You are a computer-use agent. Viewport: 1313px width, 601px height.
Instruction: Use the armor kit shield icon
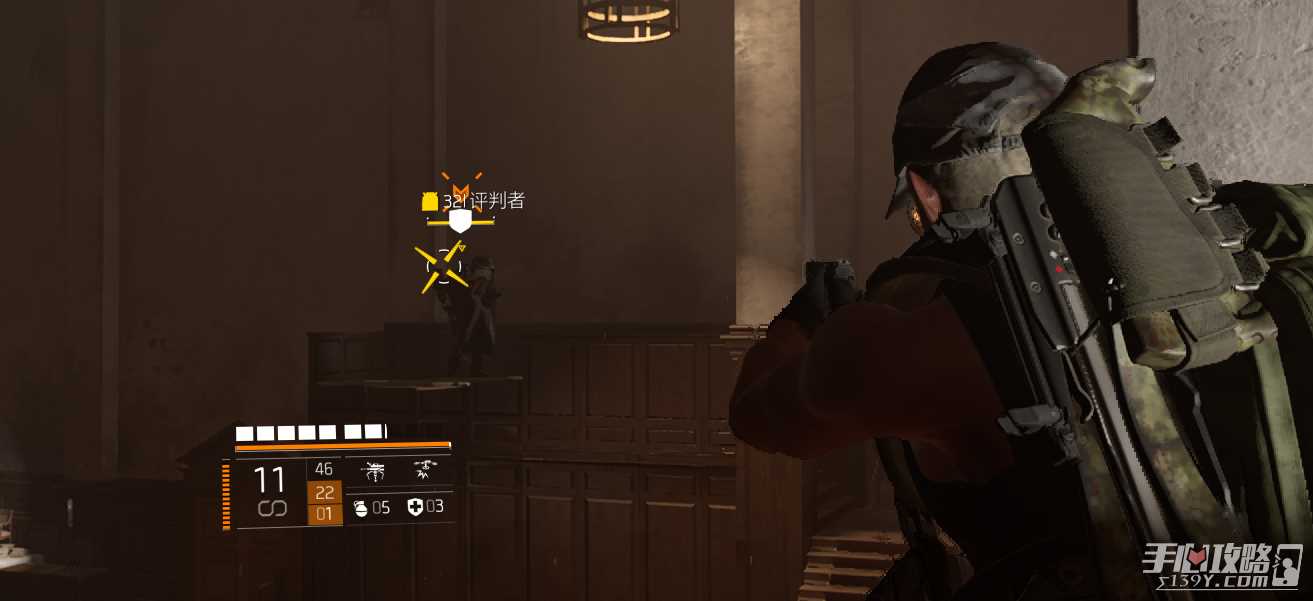[x=415, y=508]
